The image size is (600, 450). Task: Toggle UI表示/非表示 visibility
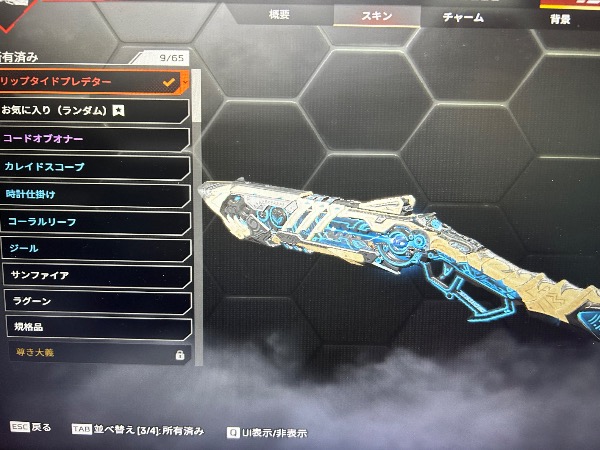pos(266,433)
